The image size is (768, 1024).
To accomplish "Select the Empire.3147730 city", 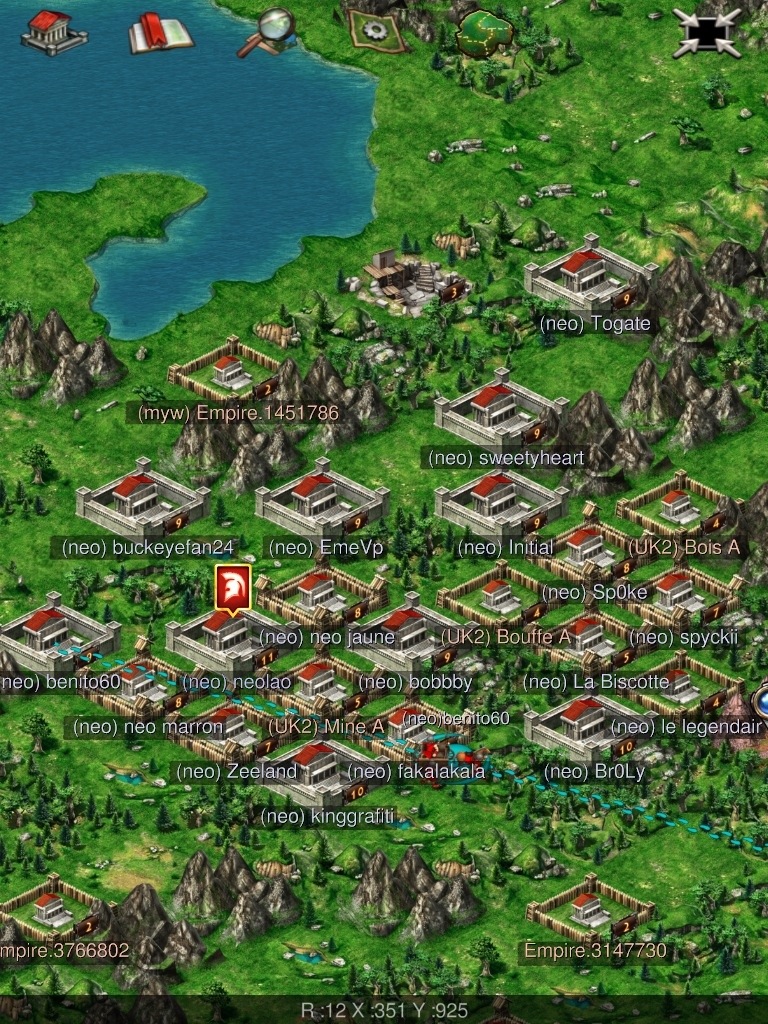I will (x=583, y=908).
